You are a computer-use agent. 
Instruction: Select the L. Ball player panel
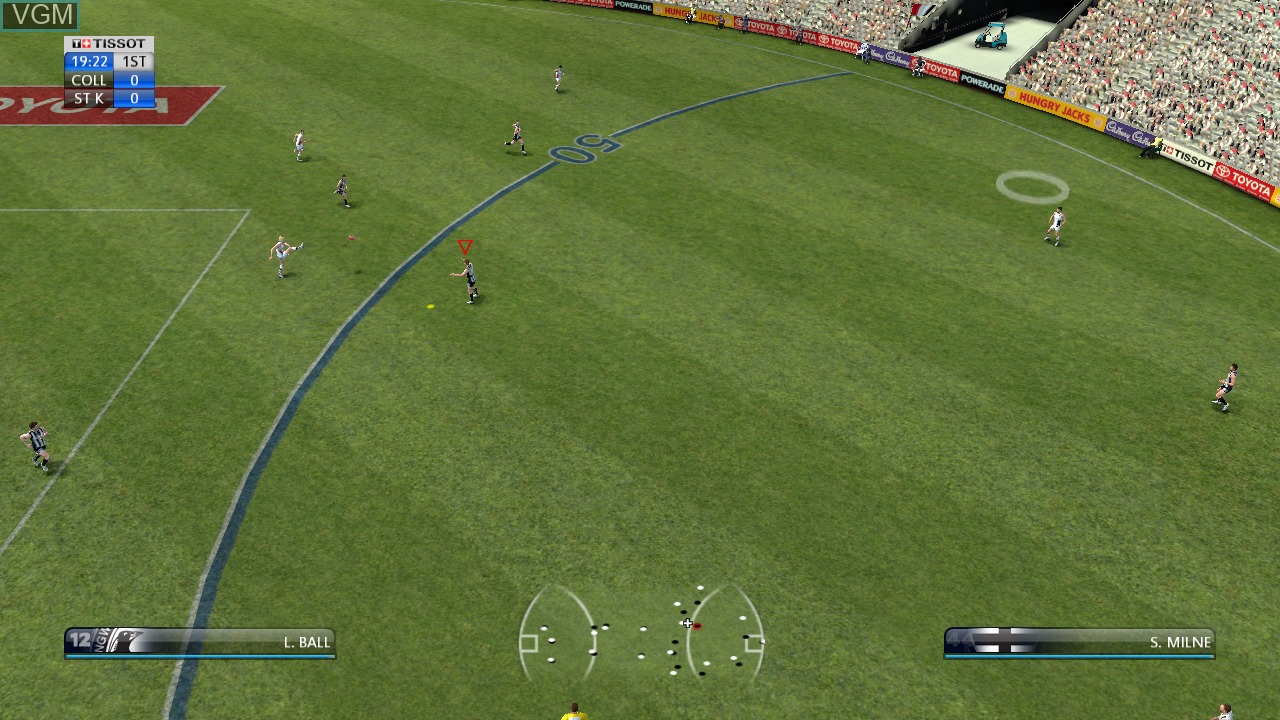pos(200,642)
